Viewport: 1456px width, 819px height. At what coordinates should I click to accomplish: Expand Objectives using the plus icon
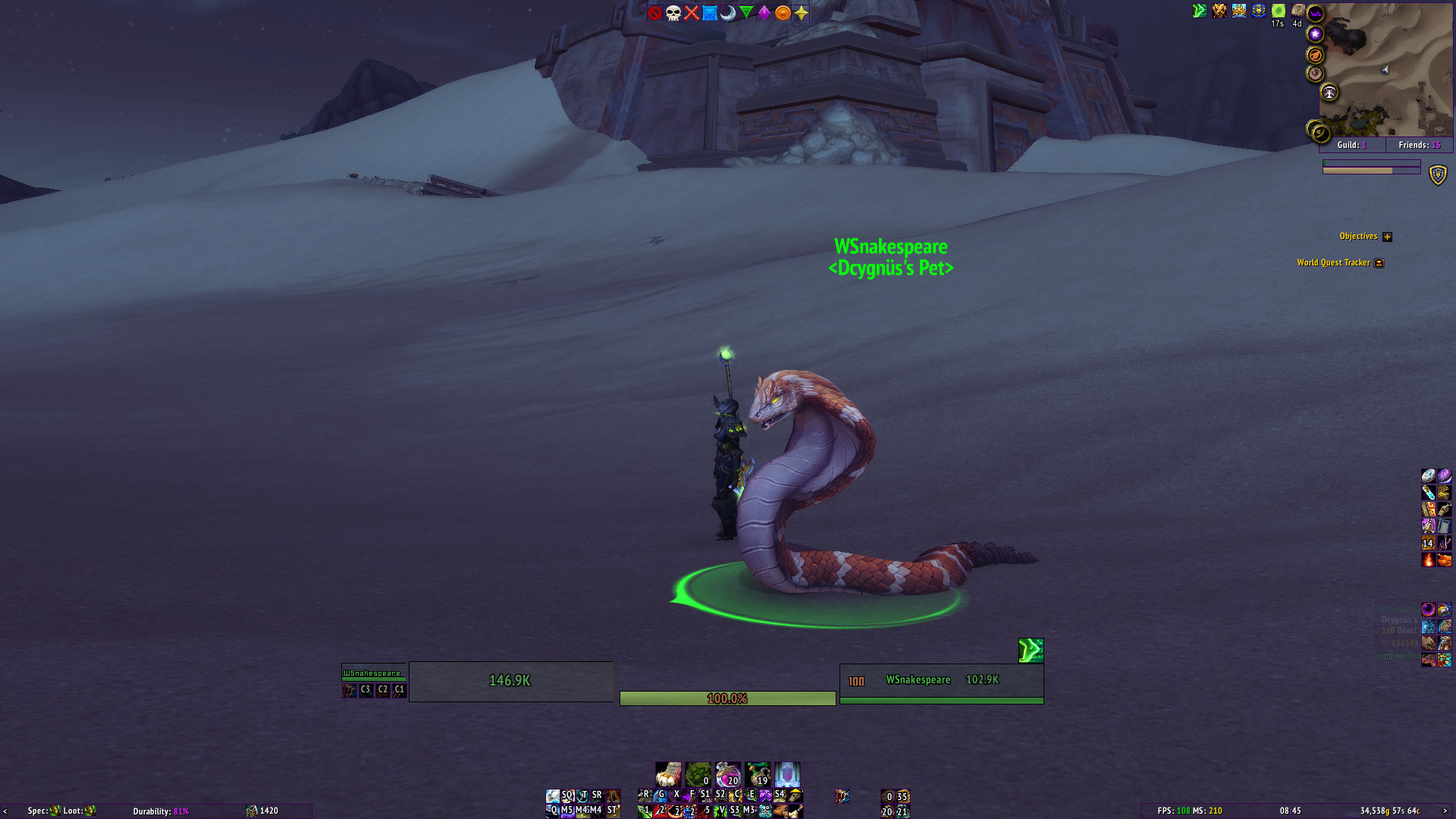coord(1388,237)
